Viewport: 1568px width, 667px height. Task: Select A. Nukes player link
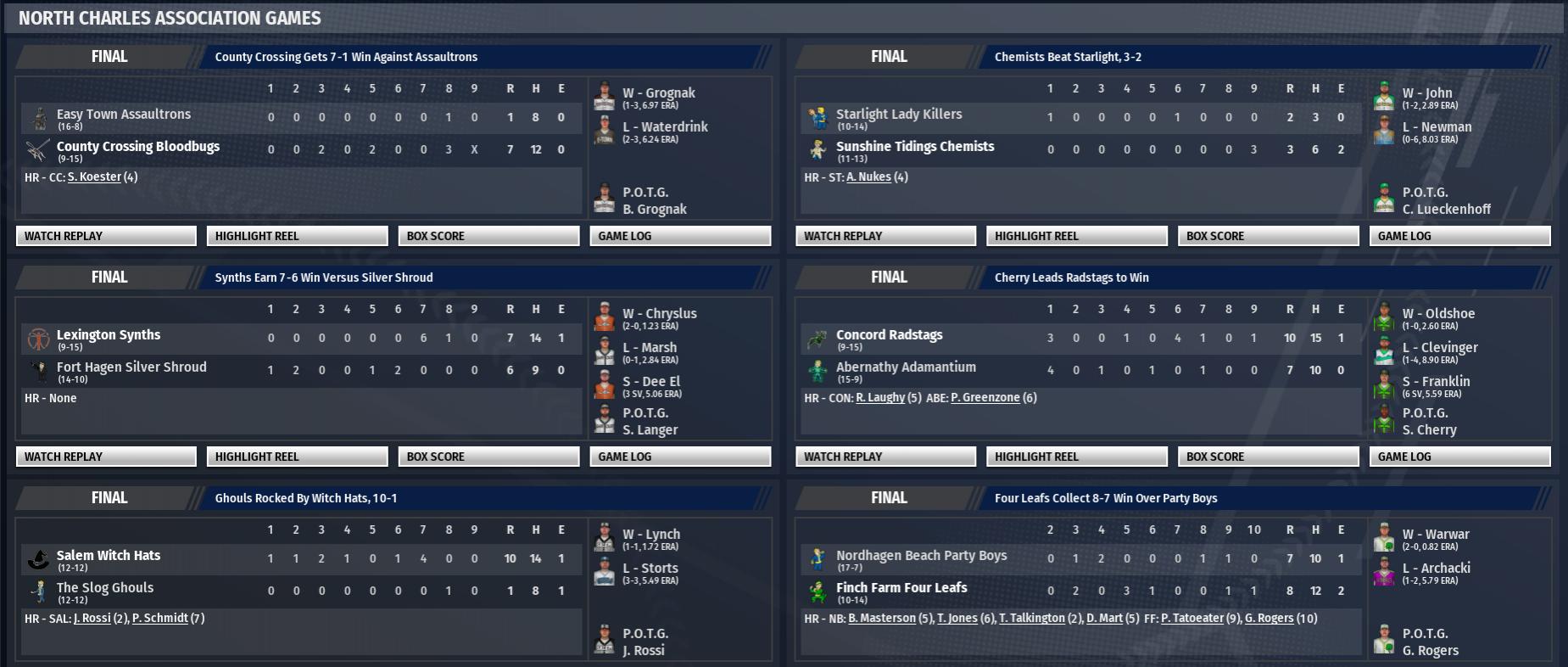pyautogui.click(x=868, y=177)
